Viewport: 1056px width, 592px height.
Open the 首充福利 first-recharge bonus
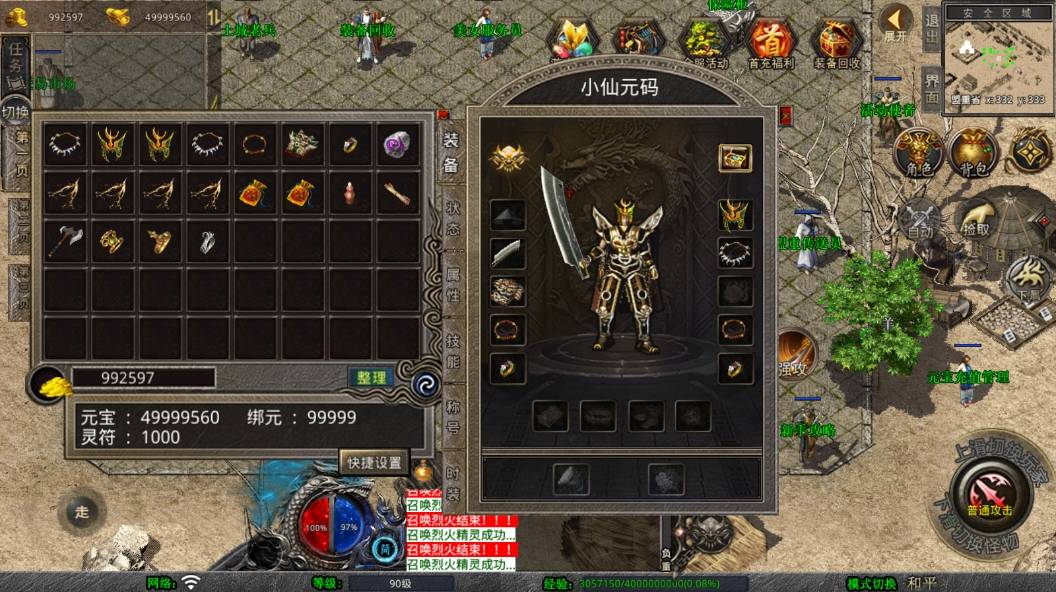(x=771, y=42)
